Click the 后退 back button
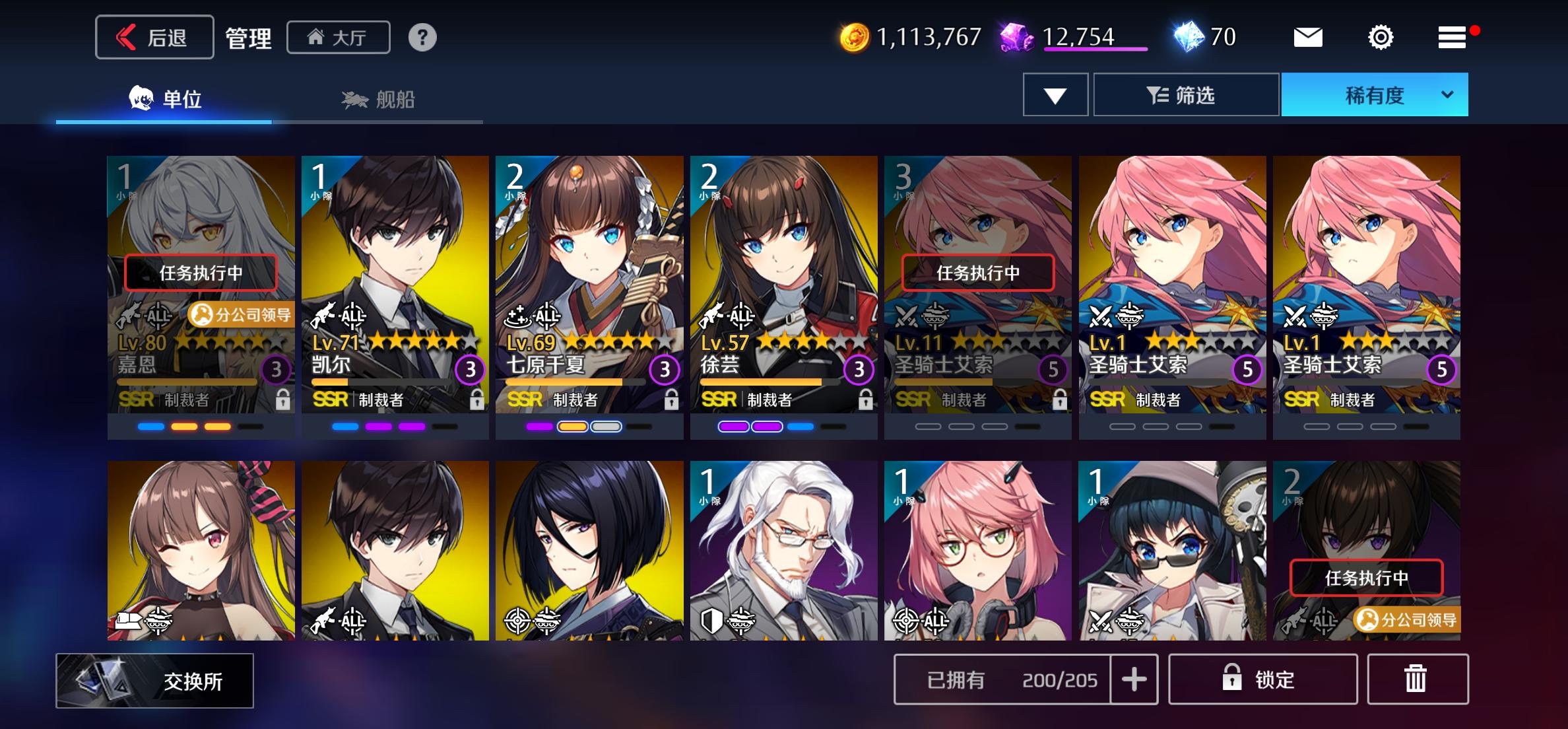 [154, 38]
